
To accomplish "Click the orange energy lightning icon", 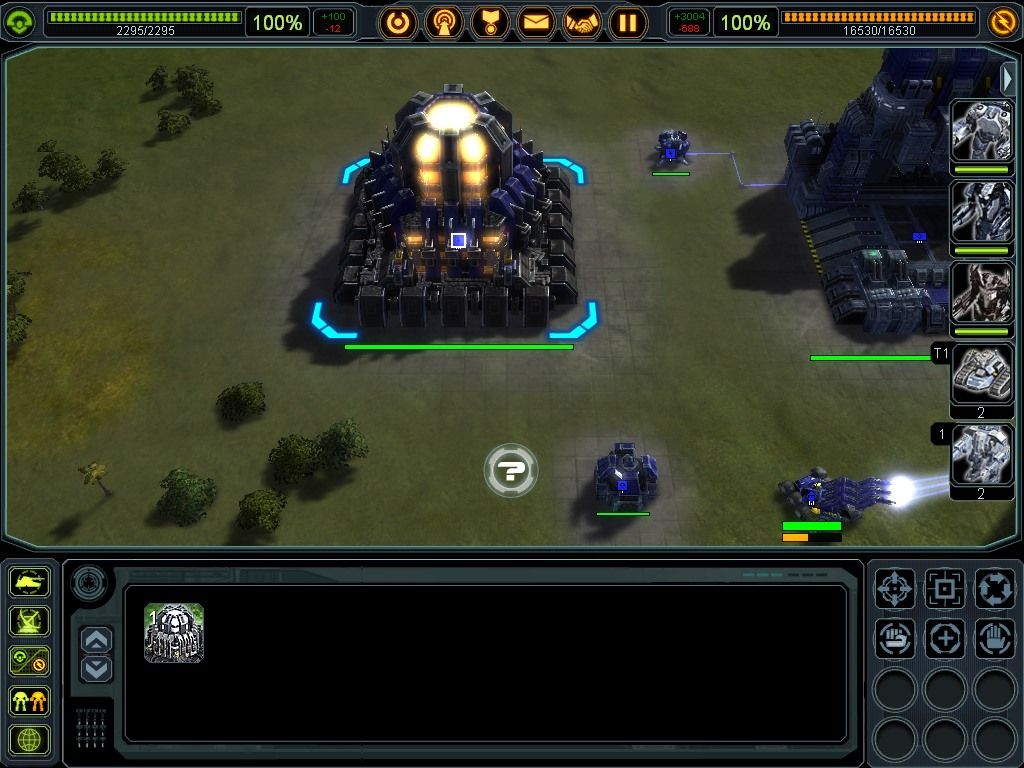I will tap(1002, 22).
